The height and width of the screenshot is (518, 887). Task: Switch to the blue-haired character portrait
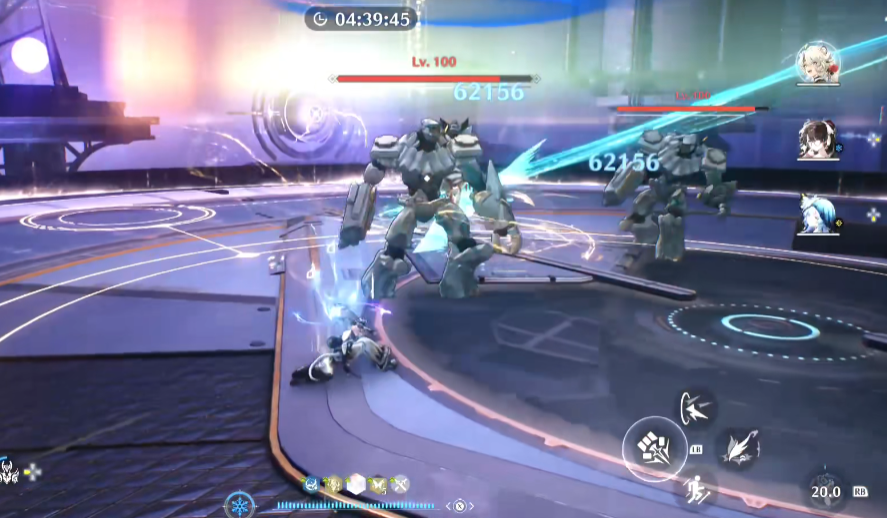pos(817,214)
